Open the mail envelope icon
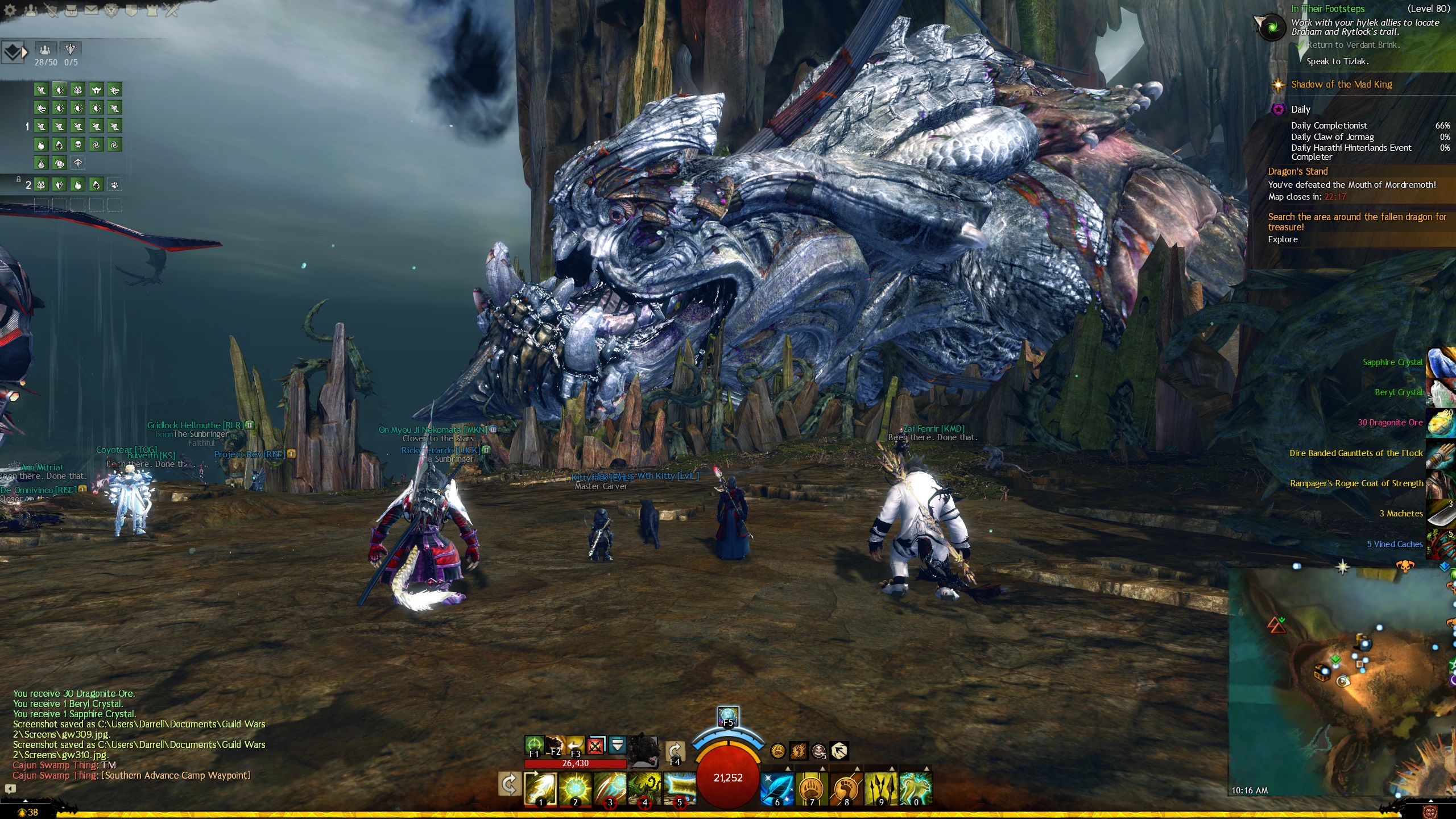The height and width of the screenshot is (819, 1456). 91,10
